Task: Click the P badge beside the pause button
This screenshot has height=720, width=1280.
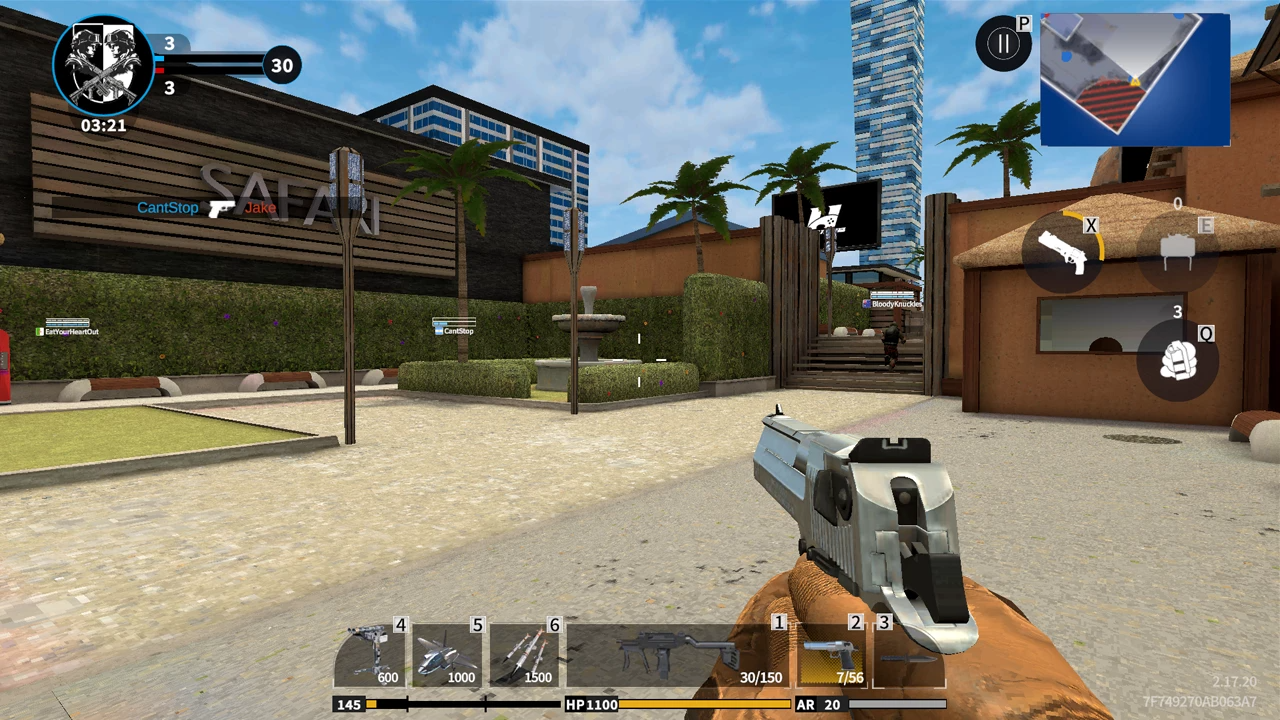Action: coord(1024,24)
